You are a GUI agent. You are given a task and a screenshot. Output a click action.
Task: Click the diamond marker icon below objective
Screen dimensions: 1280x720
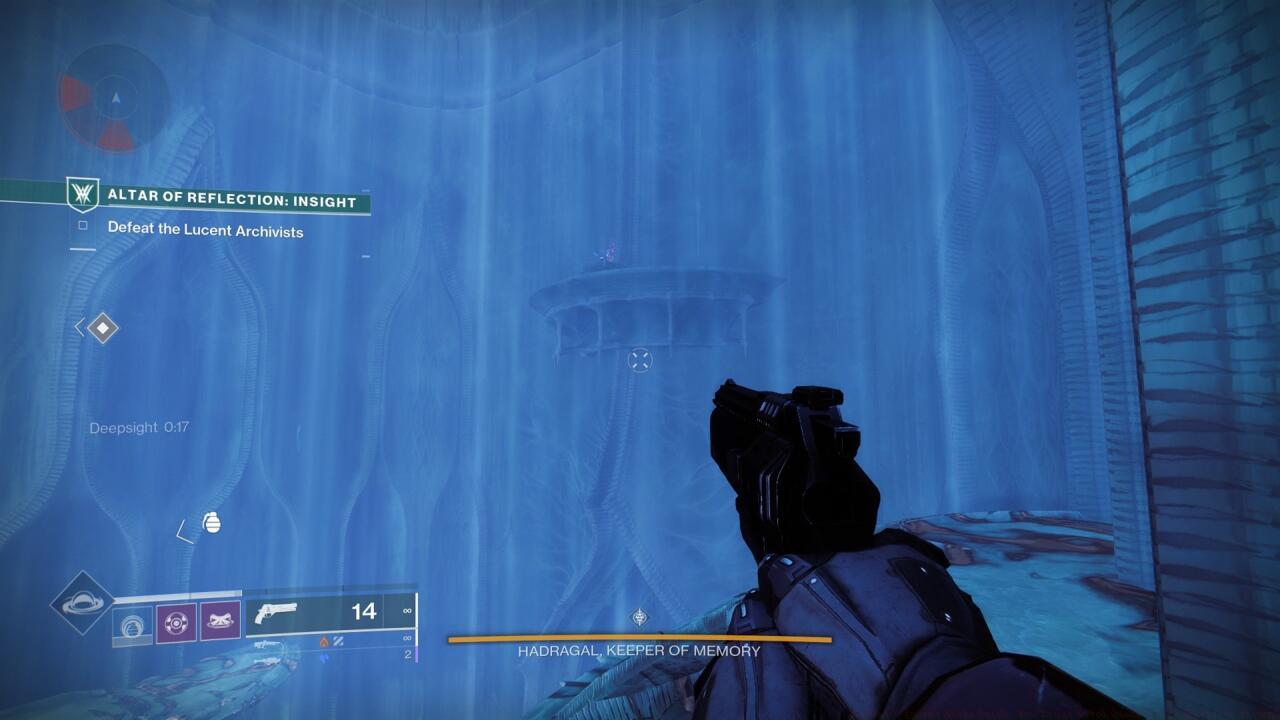(102, 327)
